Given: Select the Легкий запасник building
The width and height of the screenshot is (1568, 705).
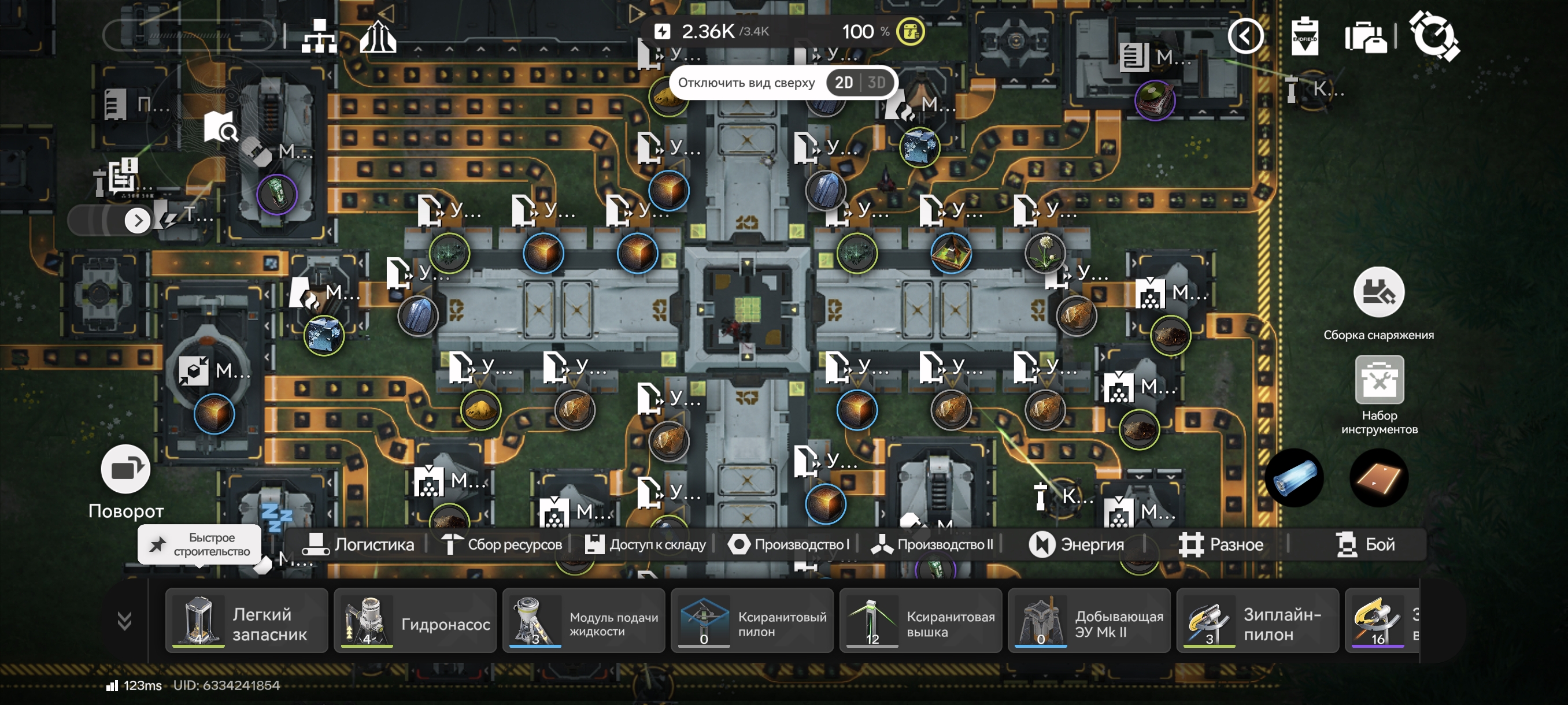Looking at the screenshot, I should [x=246, y=622].
